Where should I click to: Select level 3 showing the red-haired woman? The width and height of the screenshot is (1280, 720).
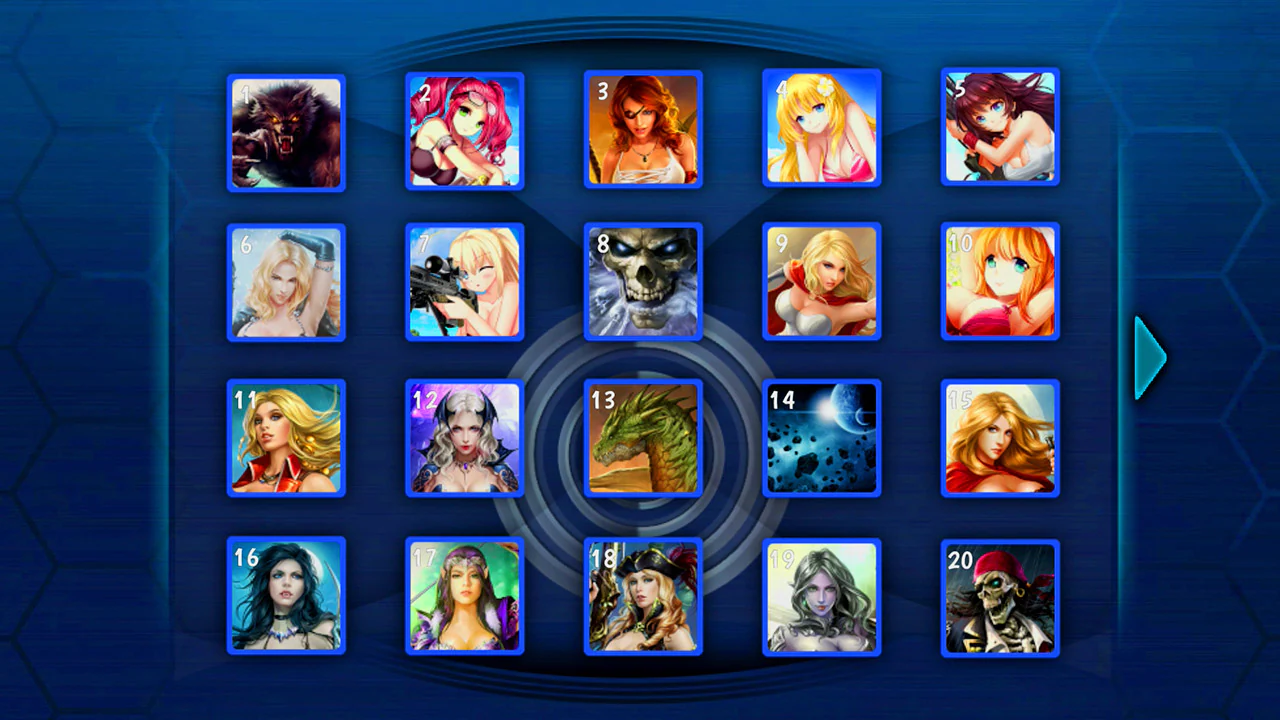(x=643, y=131)
